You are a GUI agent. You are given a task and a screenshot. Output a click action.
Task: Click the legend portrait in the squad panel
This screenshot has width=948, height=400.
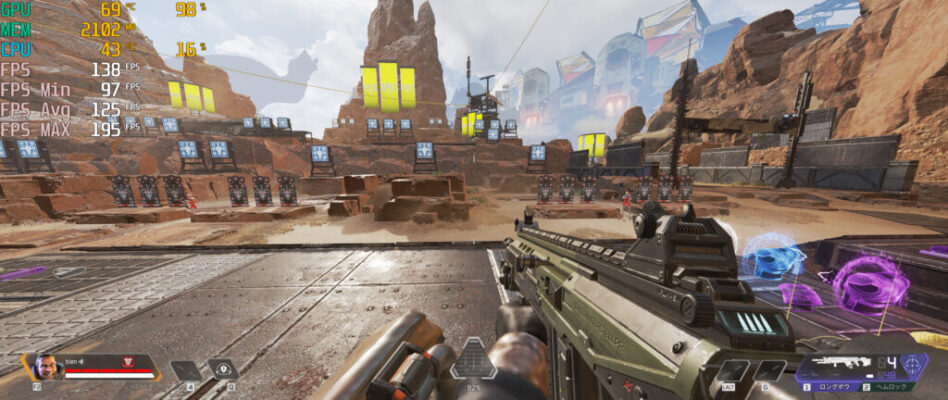pos(46,365)
